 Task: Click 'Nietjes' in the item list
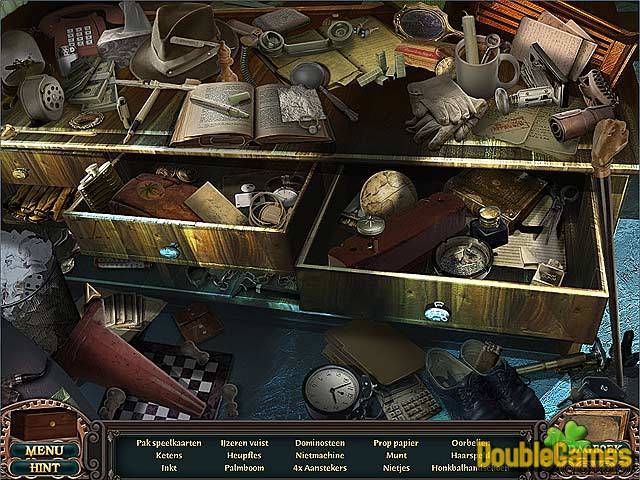395,466
